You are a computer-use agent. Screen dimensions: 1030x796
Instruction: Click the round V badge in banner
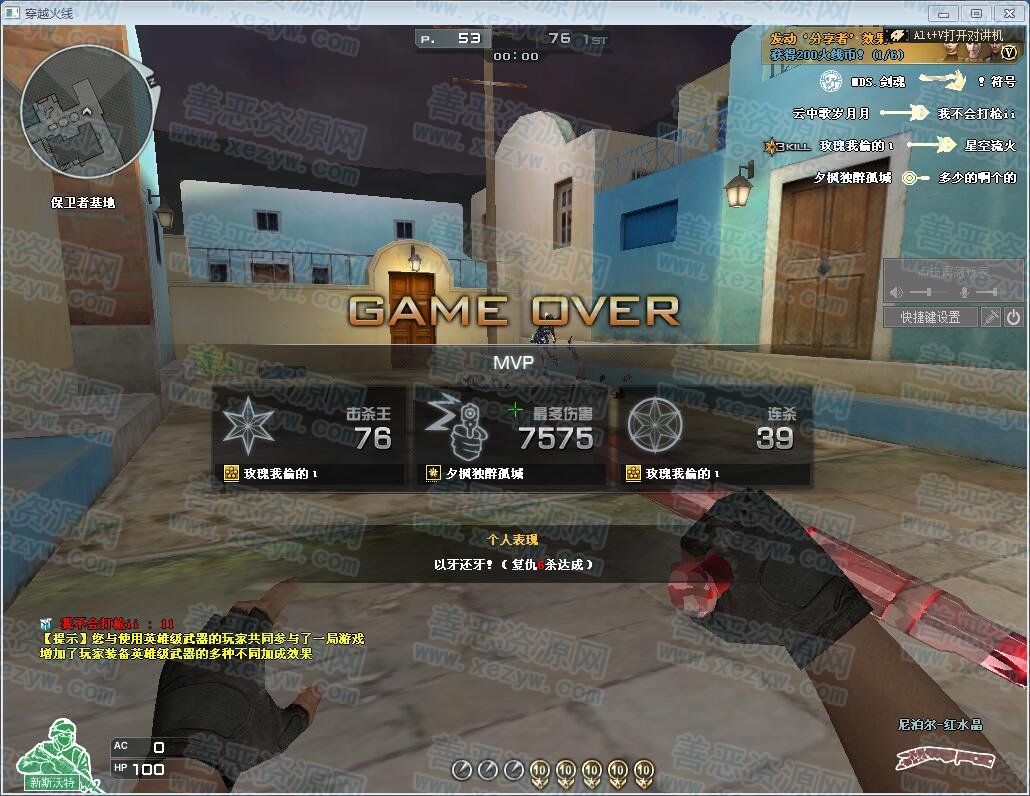click(1009, 54)
